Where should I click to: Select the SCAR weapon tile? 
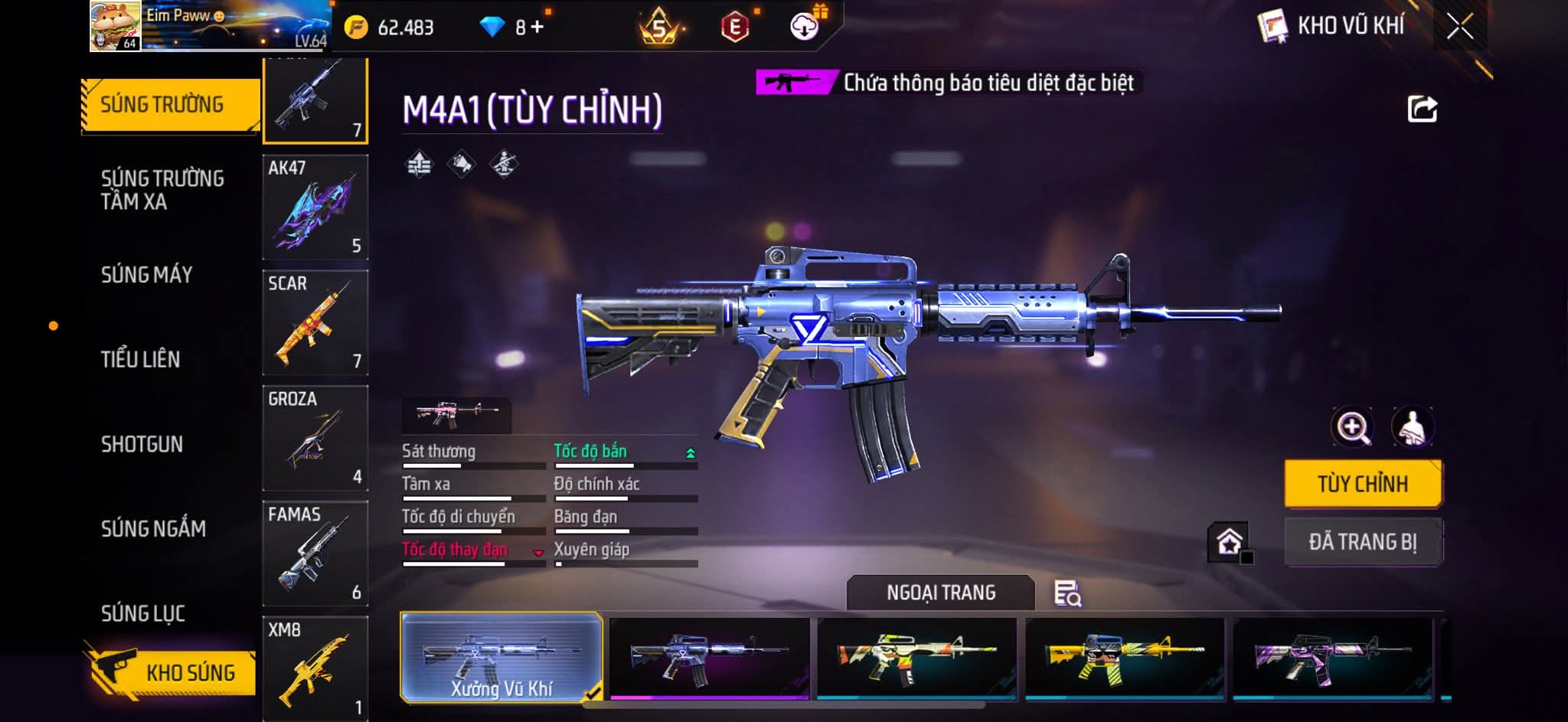tap(315, 322)
